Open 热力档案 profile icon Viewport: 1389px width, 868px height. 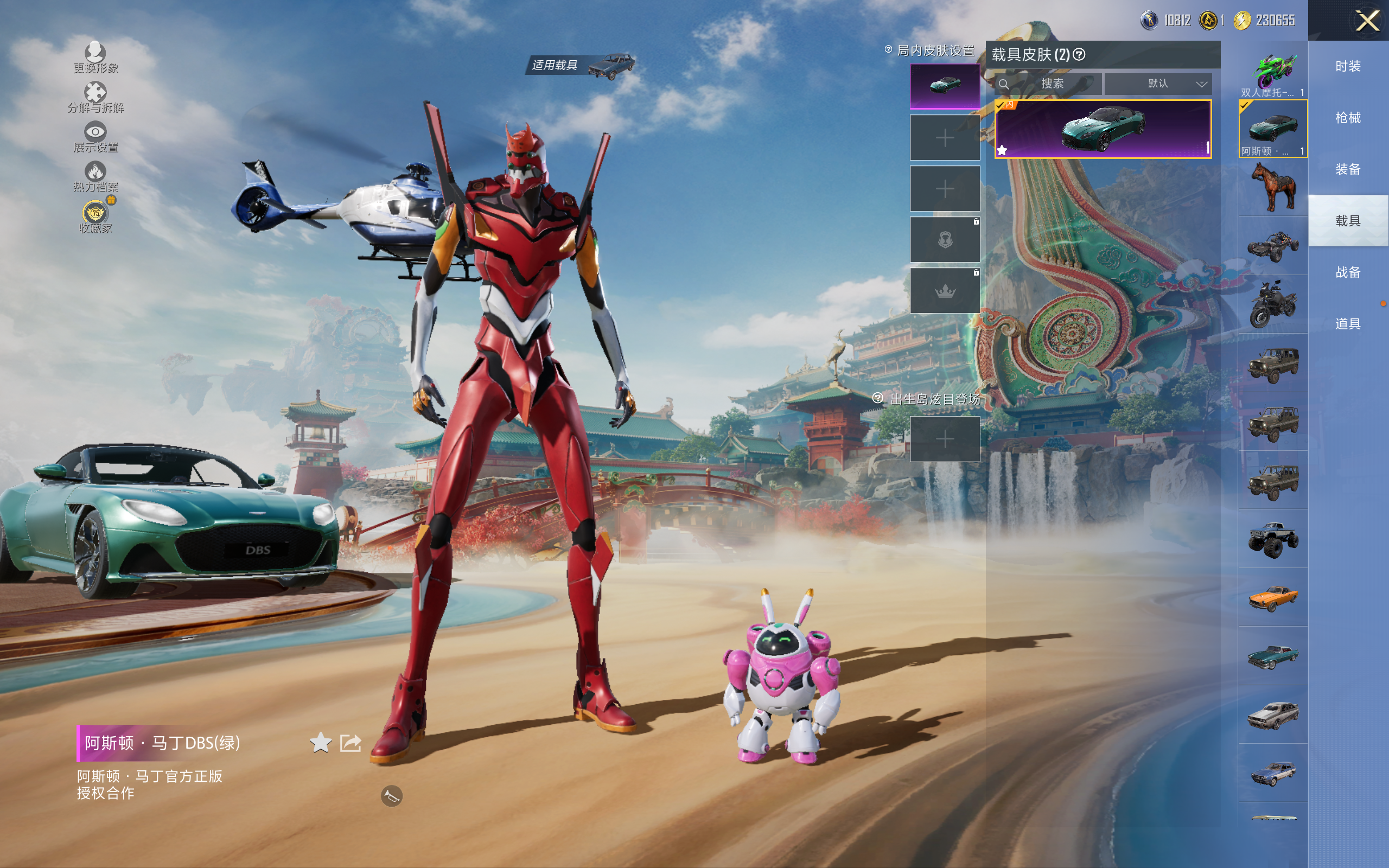click(x=95, y=176)
